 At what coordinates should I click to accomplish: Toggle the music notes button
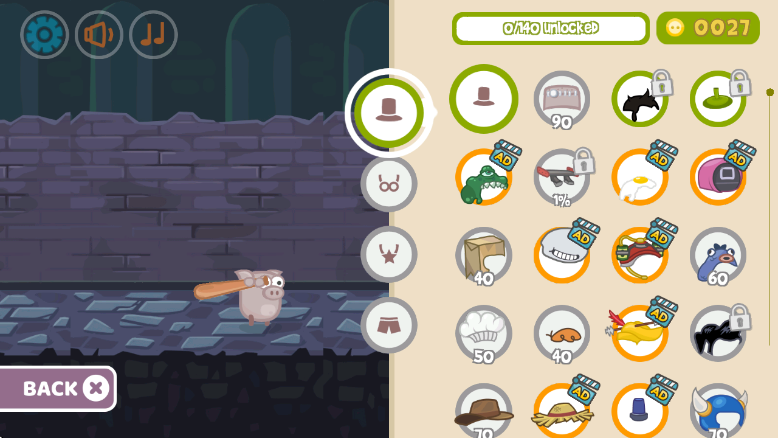click(153, 35)
